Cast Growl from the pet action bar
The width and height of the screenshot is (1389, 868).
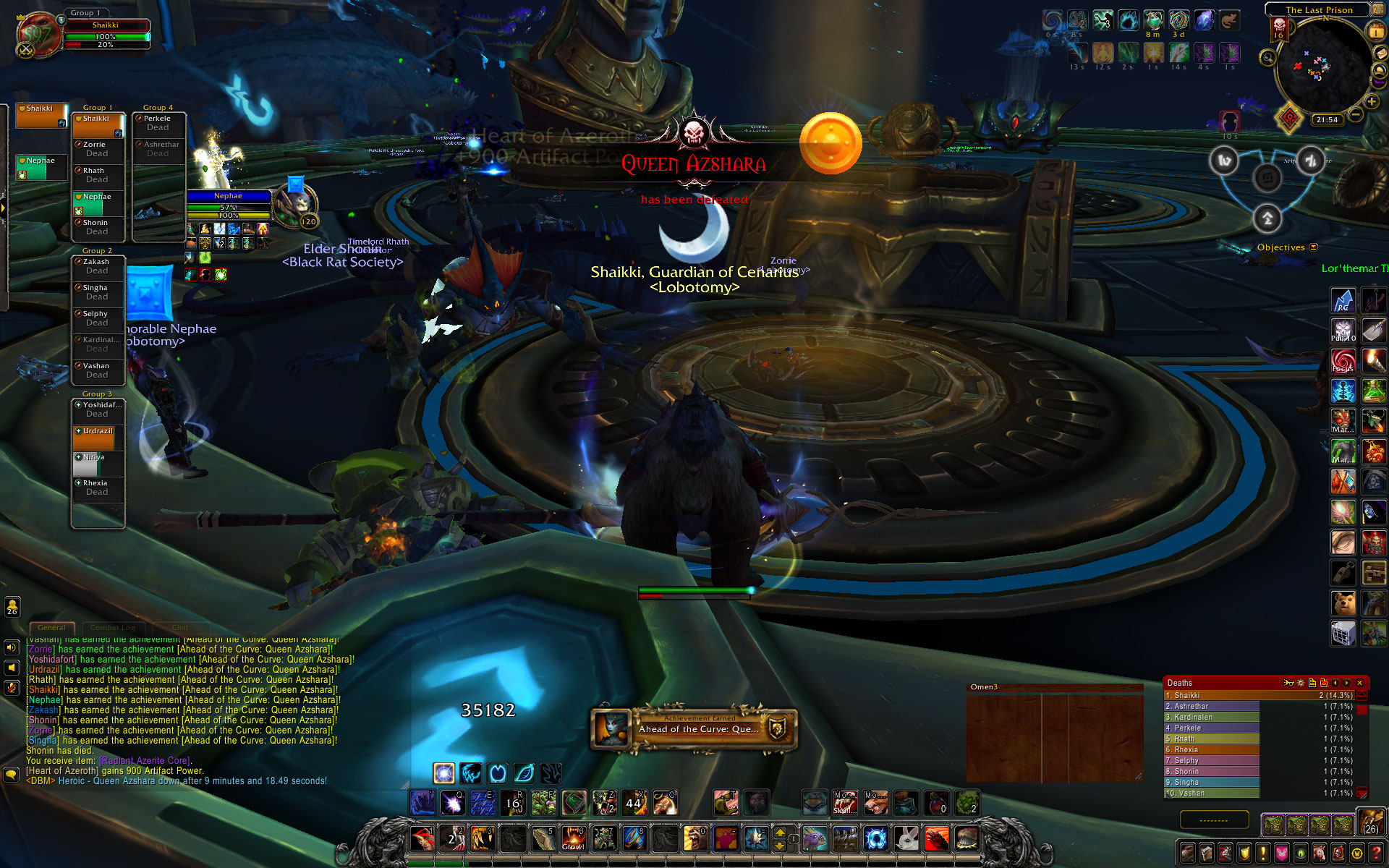[573, 838]
